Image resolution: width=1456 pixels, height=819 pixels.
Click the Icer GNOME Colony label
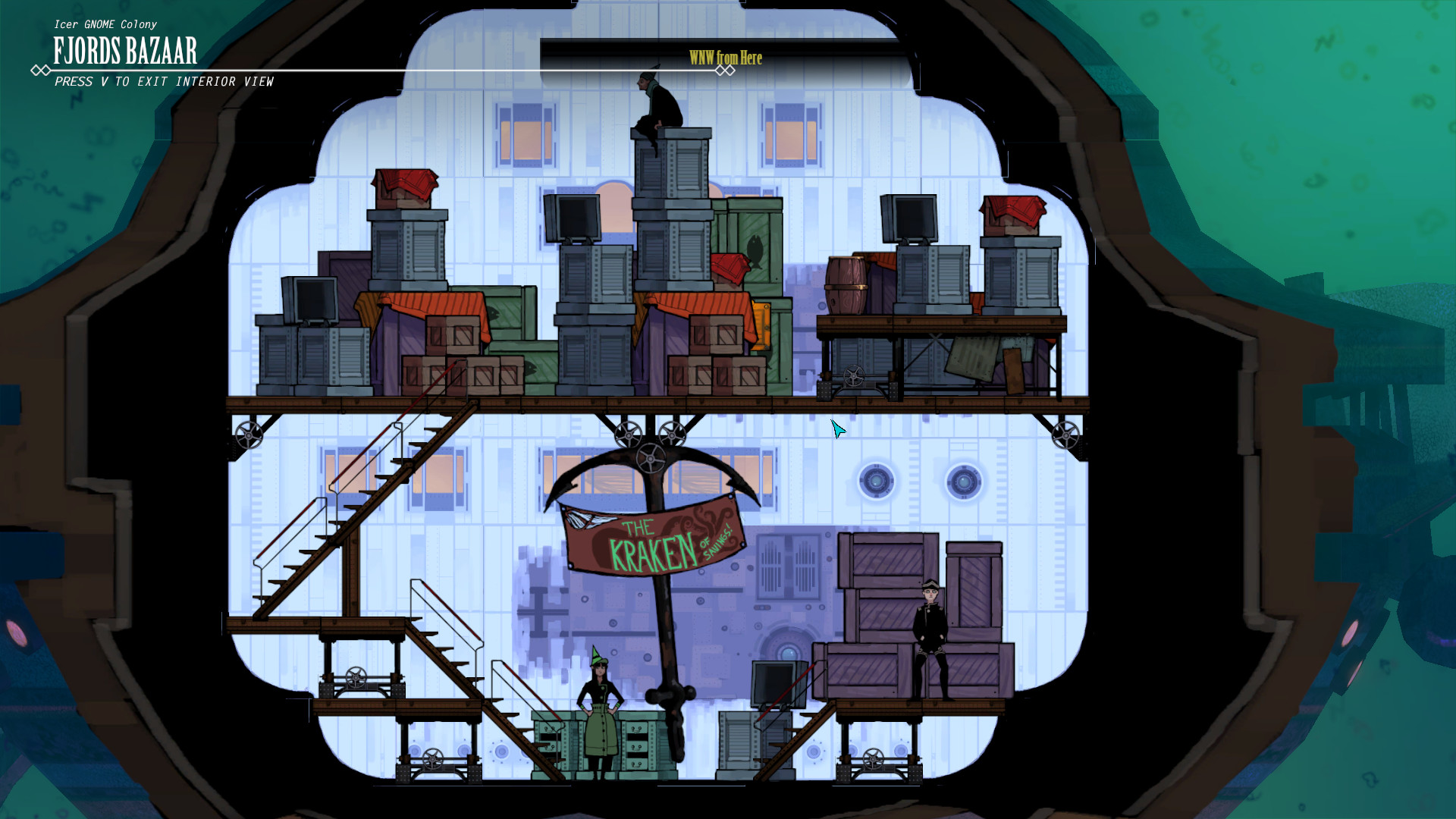106,24
